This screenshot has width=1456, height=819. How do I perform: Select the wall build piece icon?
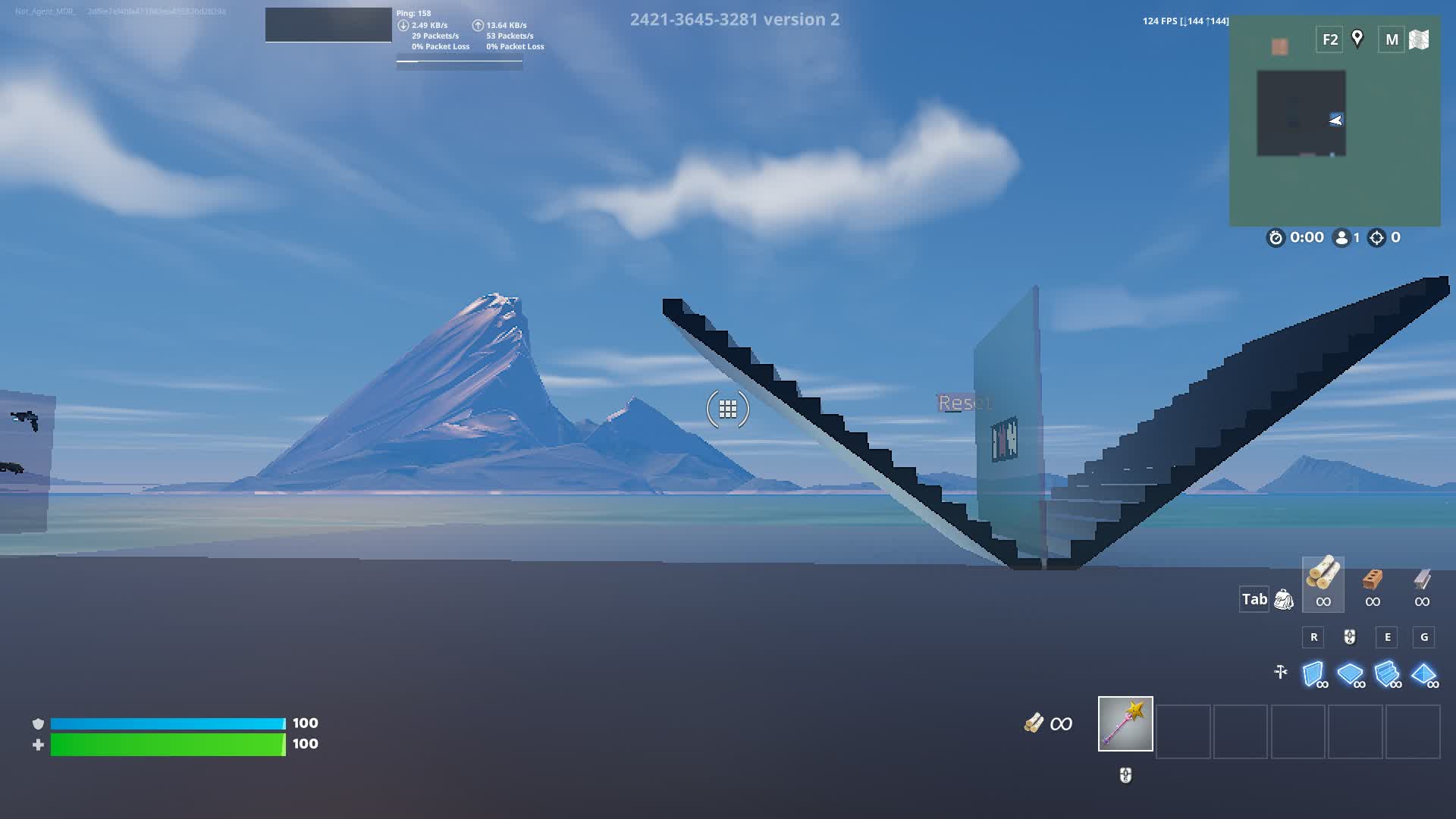[x=1312, y=673]
